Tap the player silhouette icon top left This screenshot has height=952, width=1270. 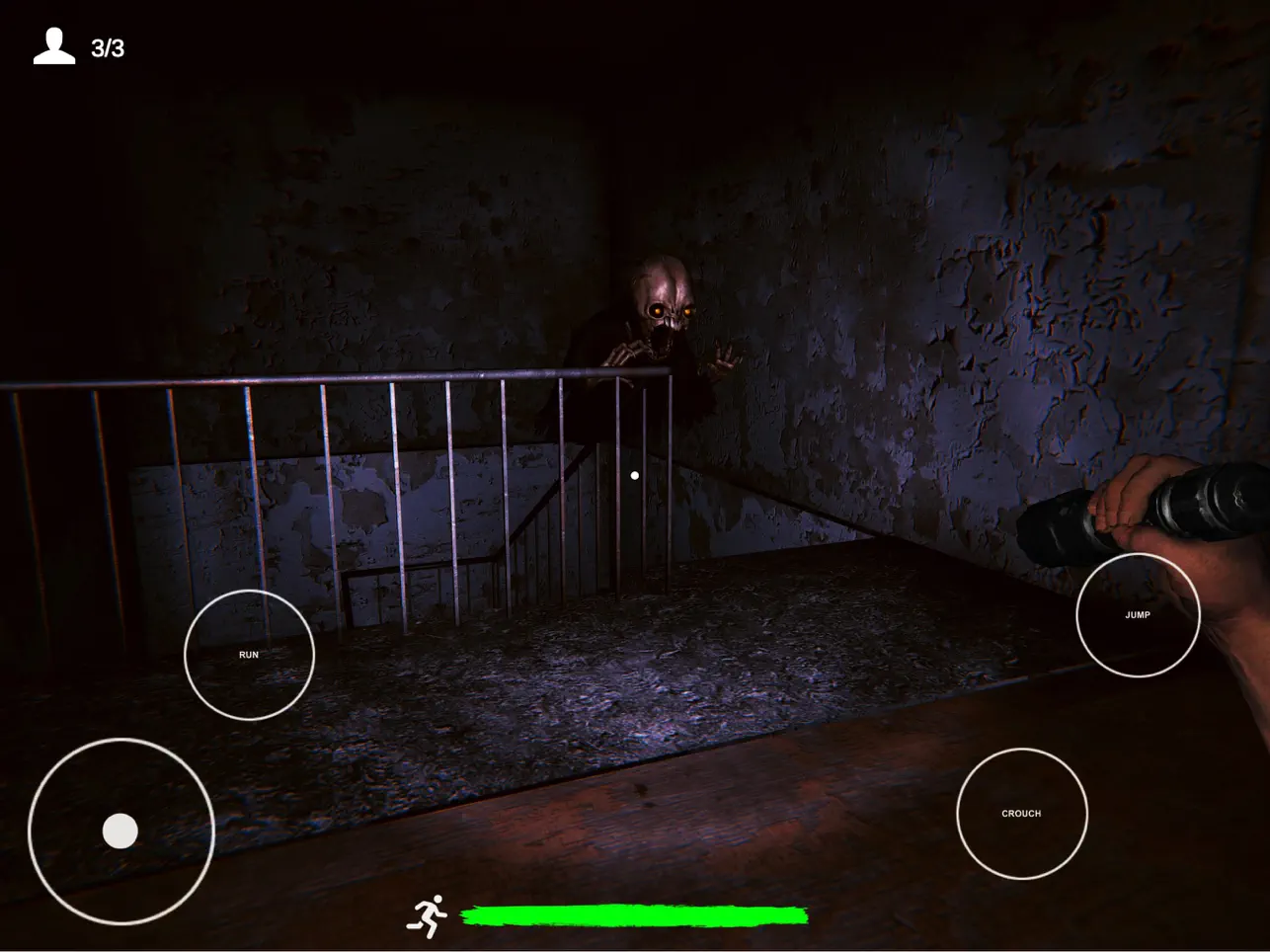tap(53, 43)
